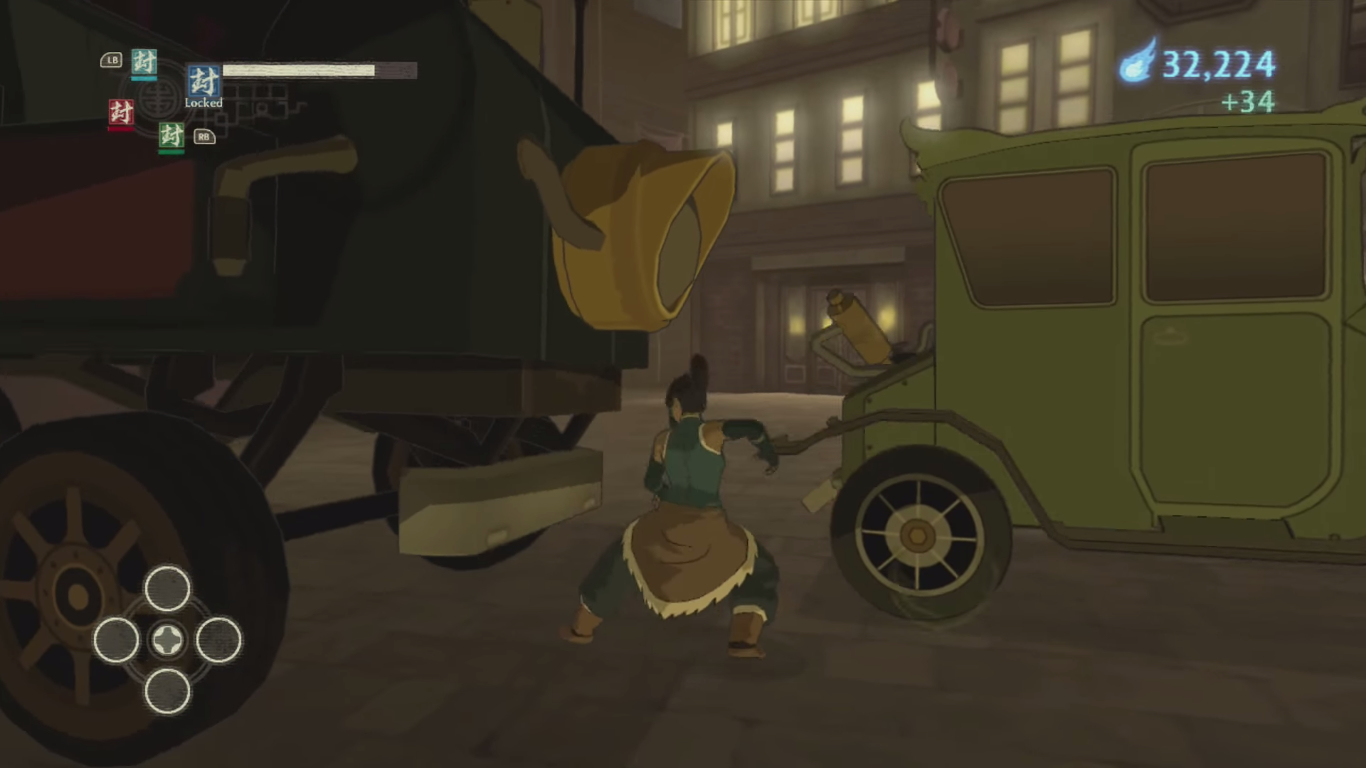Select the teal sealed element icon
The width and height of the screenshot is (1366, 768).
[x=144, y=62]
